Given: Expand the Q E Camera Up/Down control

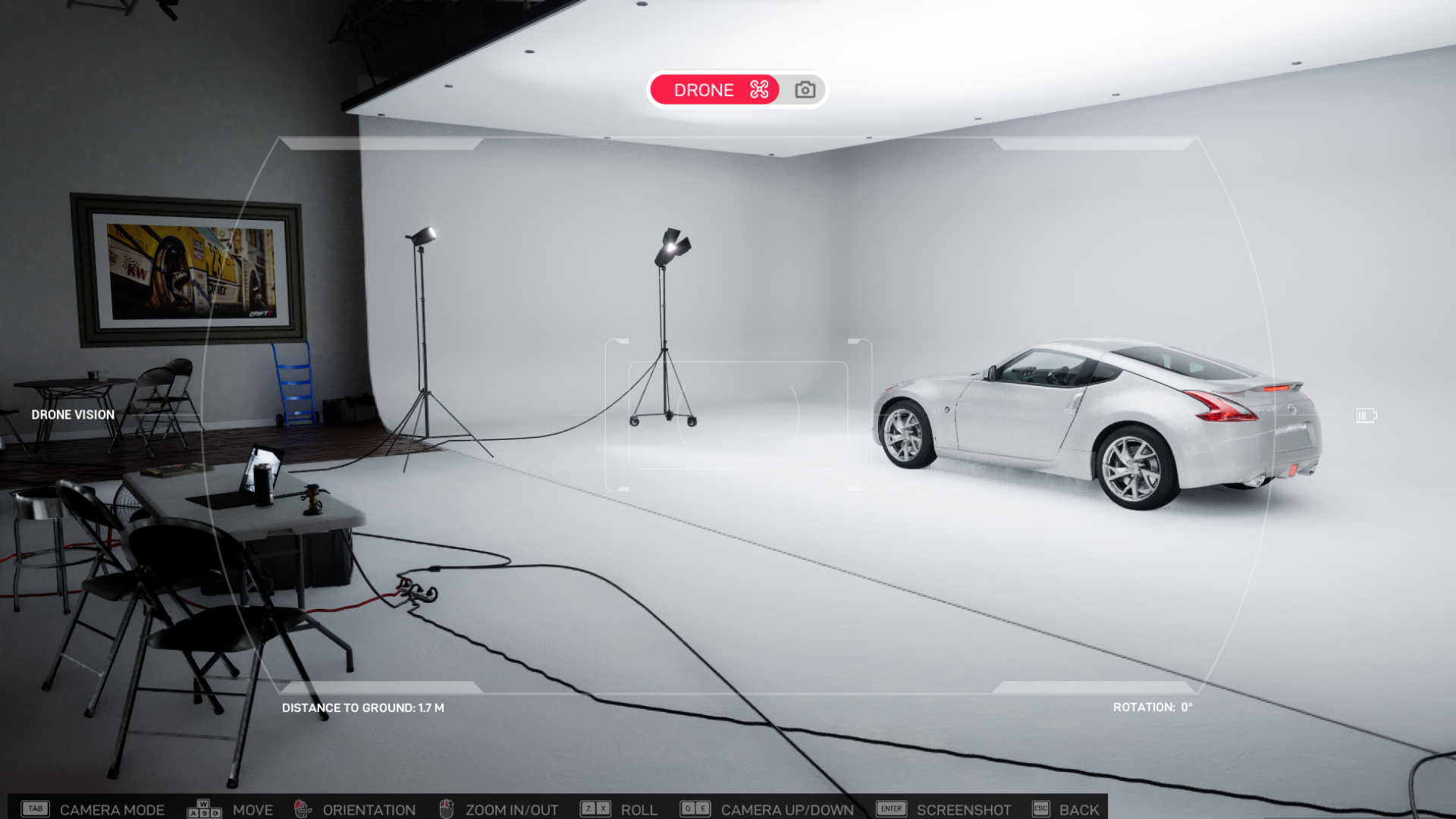Looking at the screenshot, I should point(696,808).
